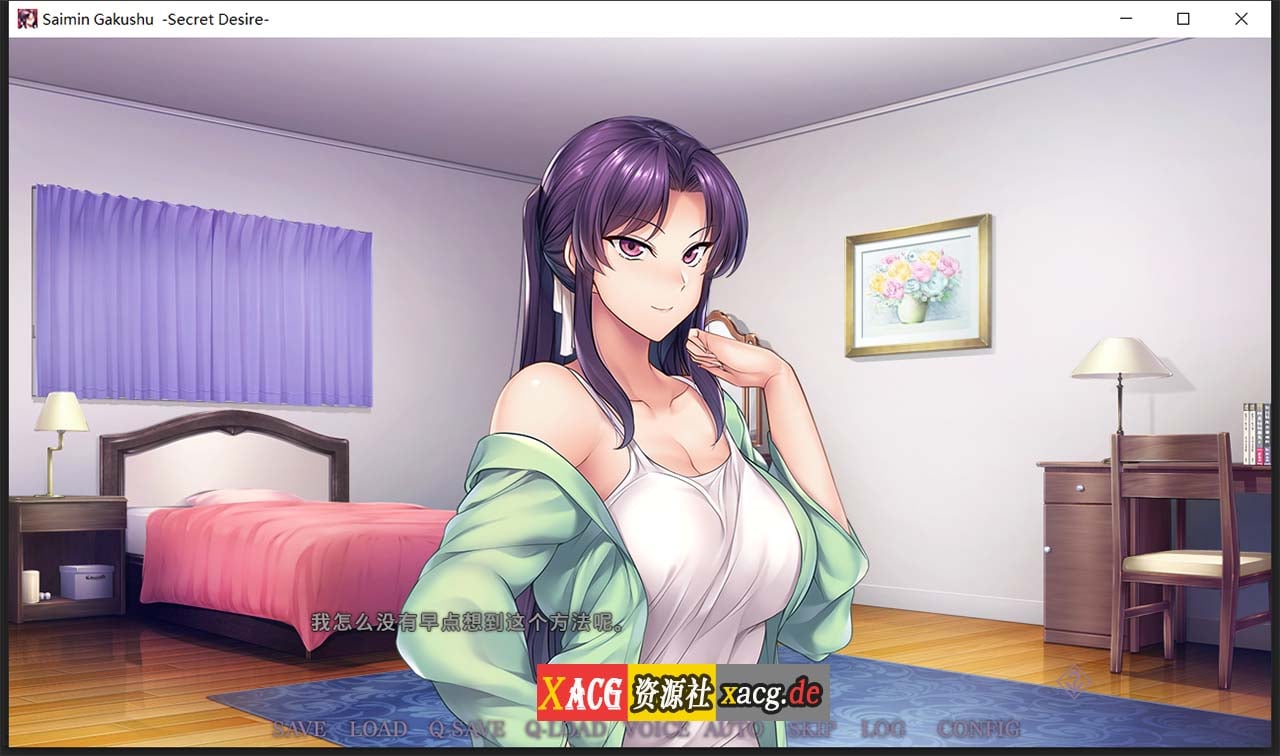Image resolution: width=1280 pixels, height=756 pixels.
Task: Close the game window
Action: tap(1241, 18)
